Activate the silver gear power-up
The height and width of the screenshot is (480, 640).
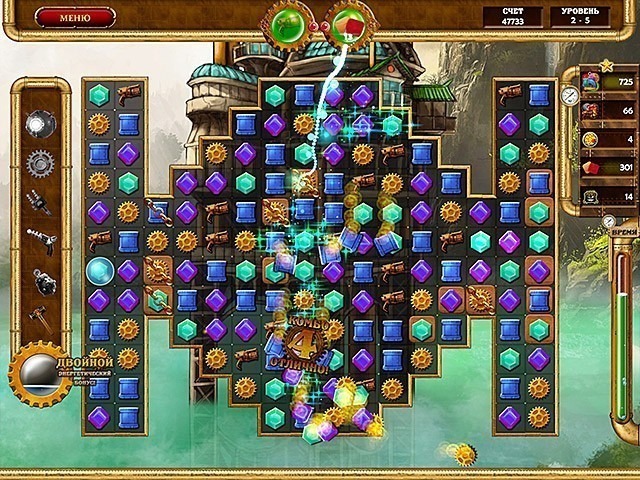(x=39, y=162)
